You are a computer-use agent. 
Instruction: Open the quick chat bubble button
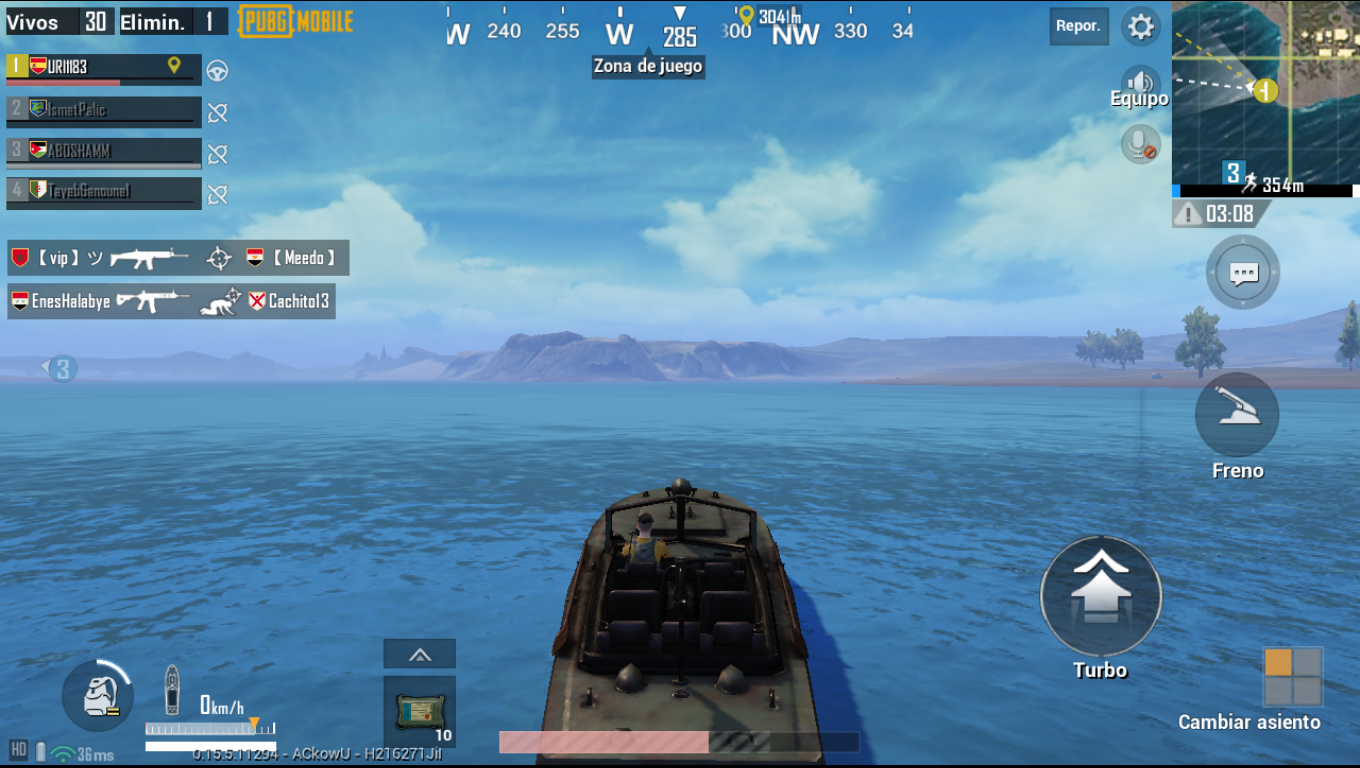[x=1243, y=272]
